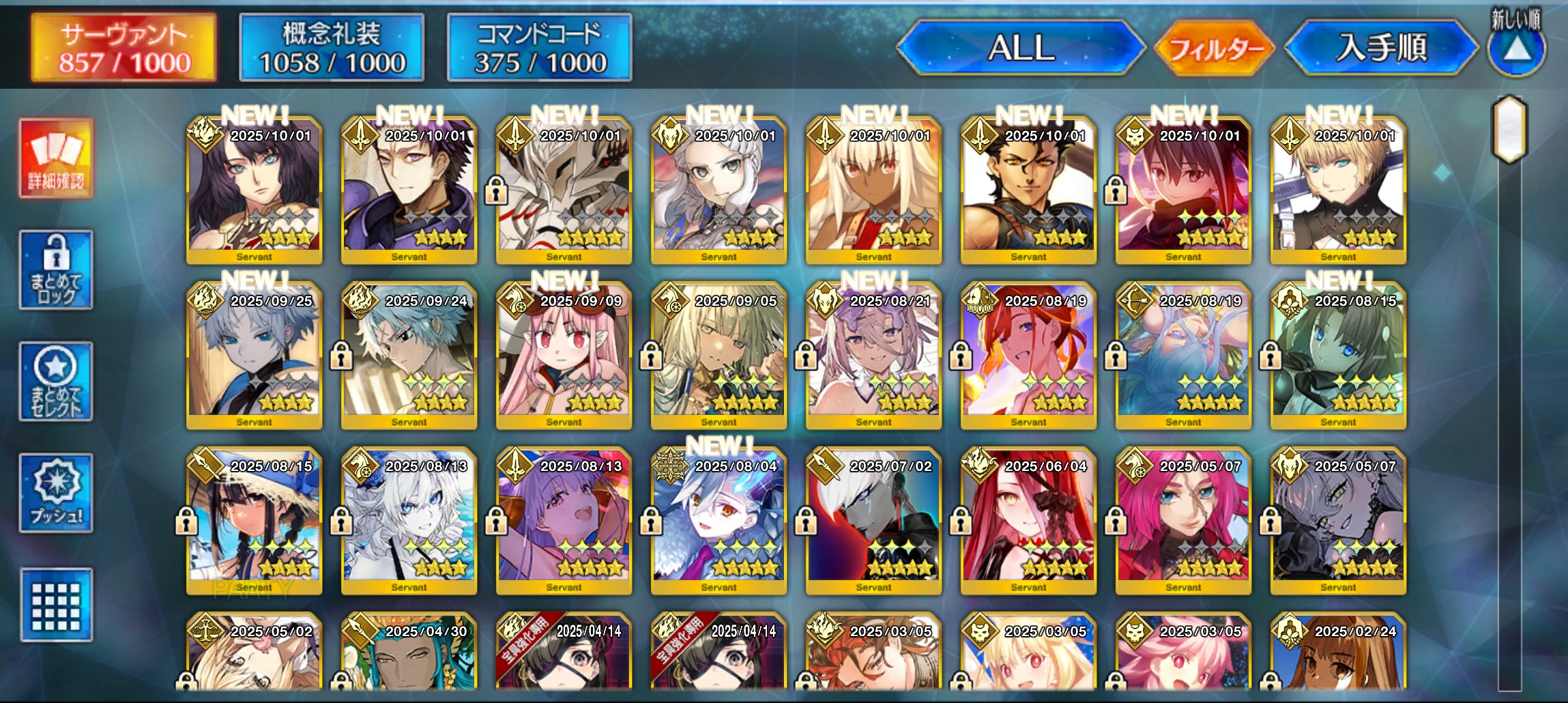Pick the dark-skinned white-haired servant dated 2025/07/02

[x=873, y=520]
